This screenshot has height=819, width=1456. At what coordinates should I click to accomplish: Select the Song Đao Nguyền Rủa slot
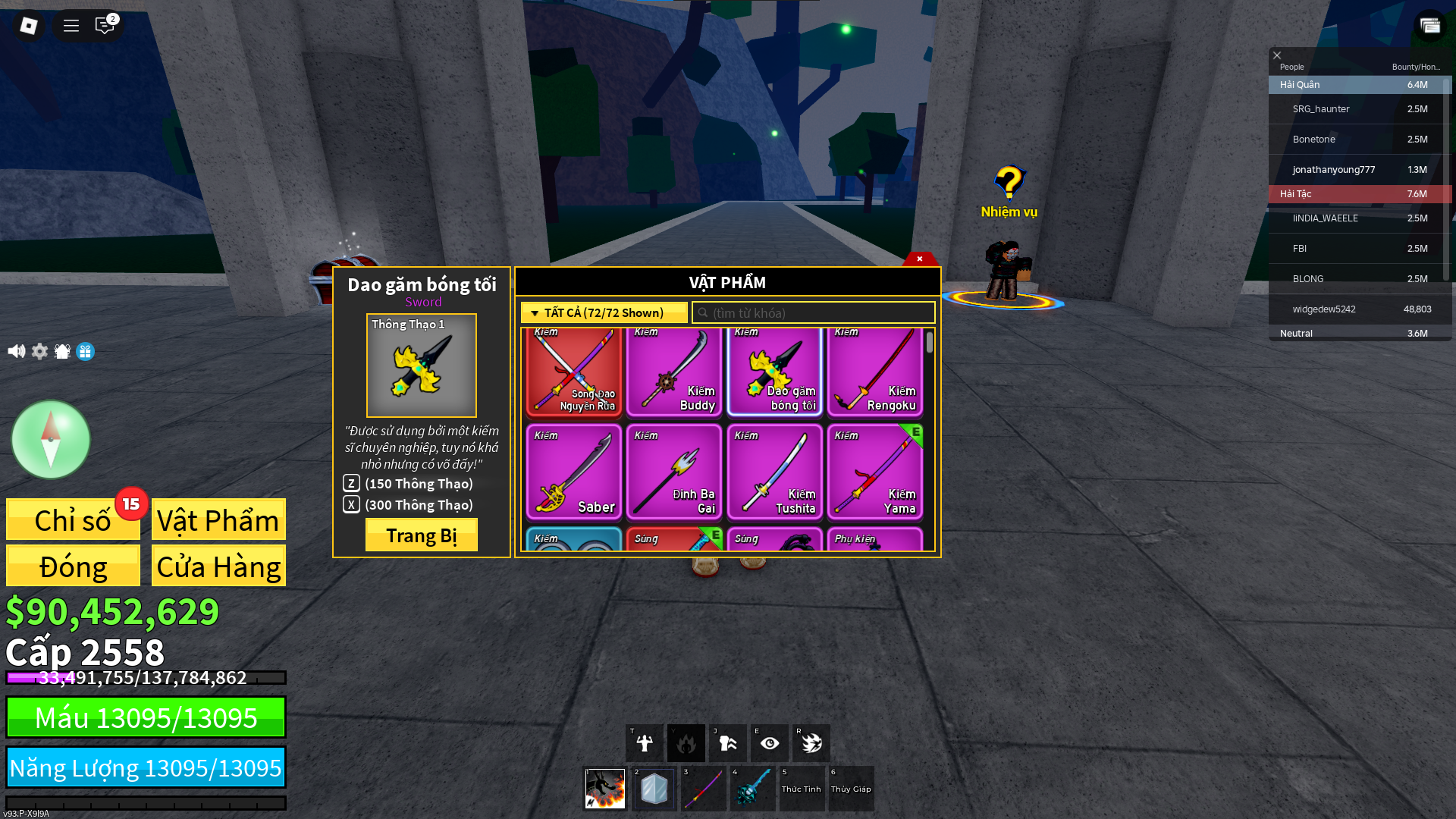click(x=573, y=372)
